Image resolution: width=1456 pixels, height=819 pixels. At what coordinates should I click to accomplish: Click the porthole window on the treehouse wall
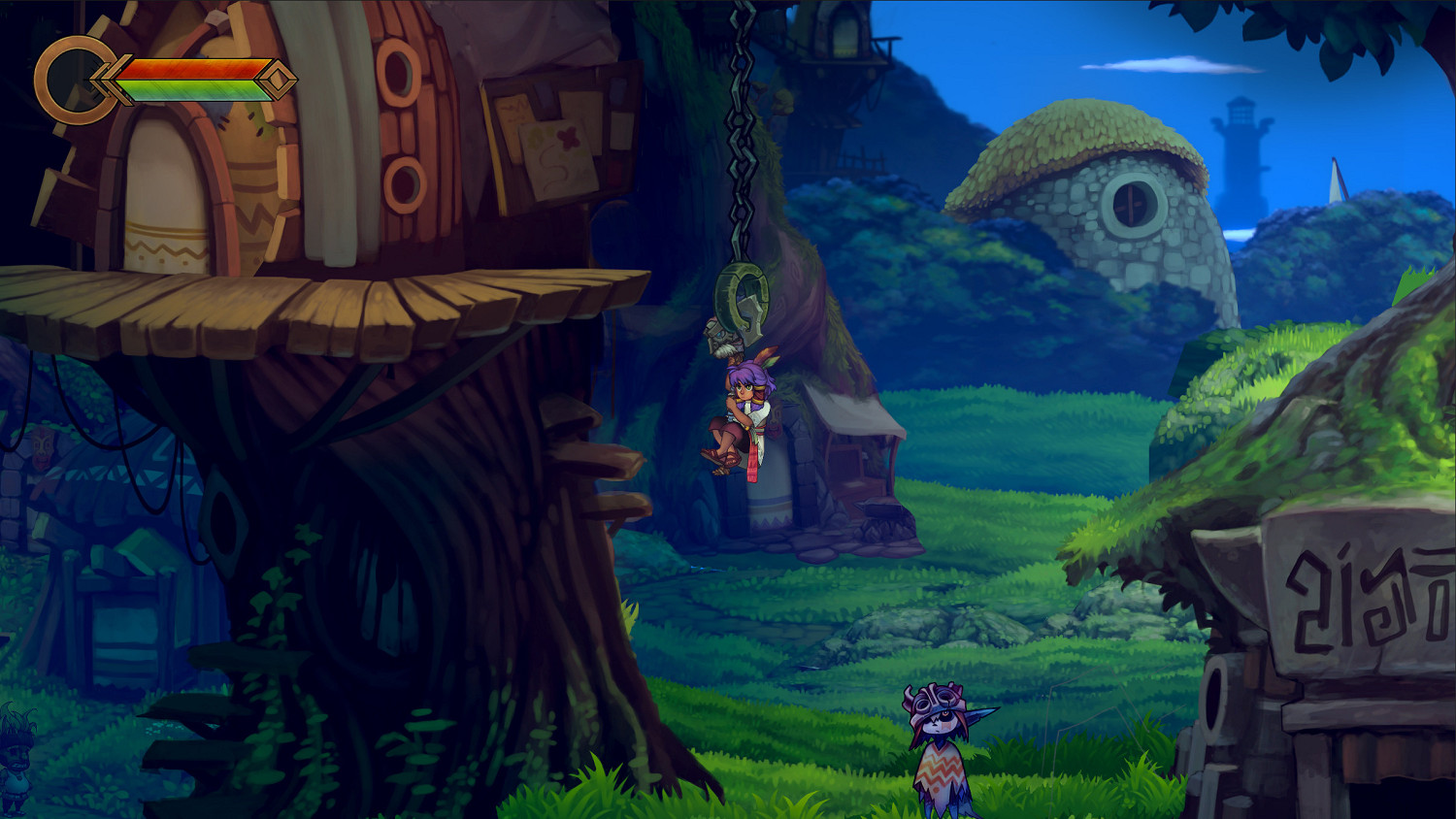pos(398,73)
